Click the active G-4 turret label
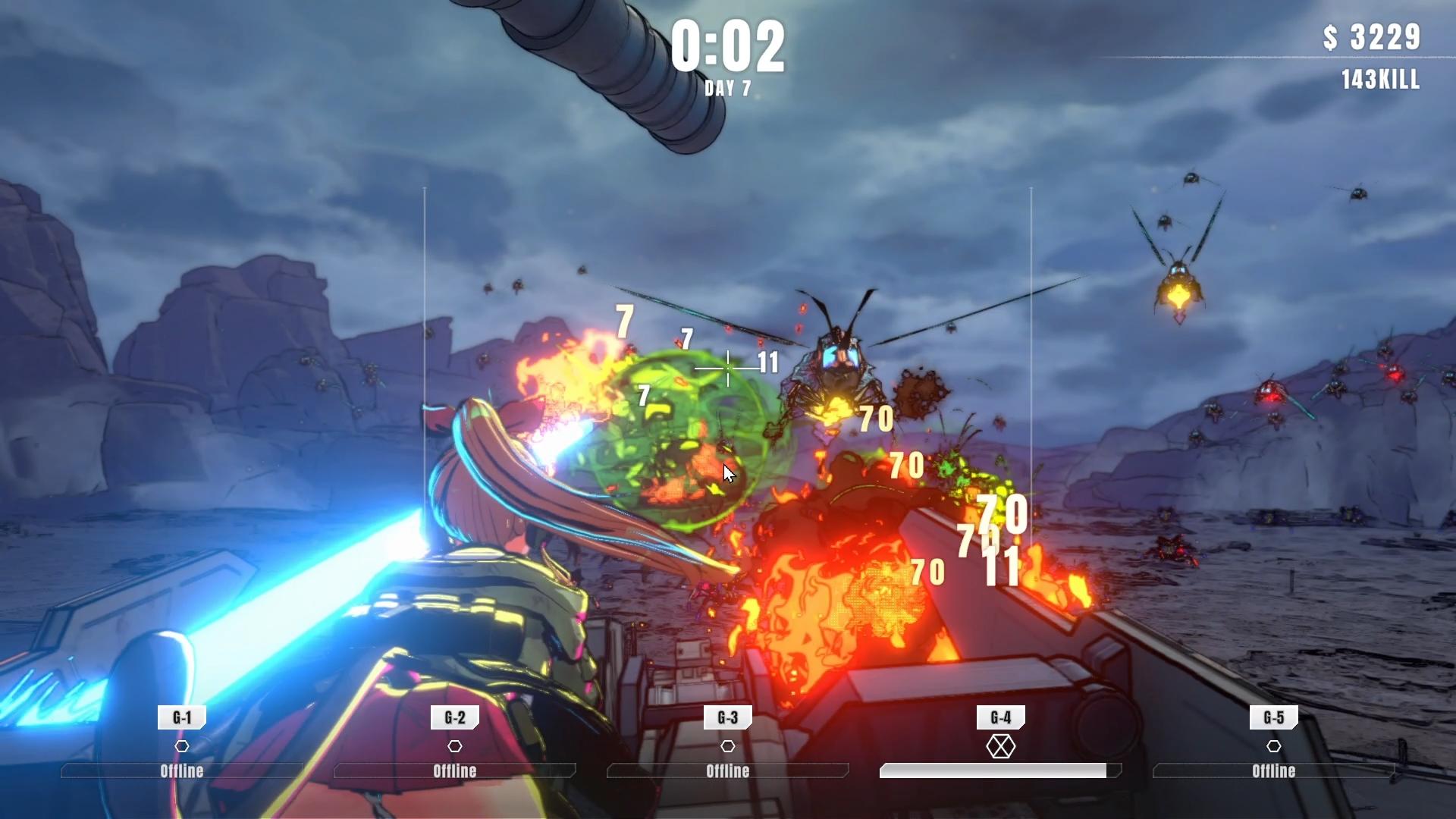1456x819 pixels. (x=1001, y=717)
